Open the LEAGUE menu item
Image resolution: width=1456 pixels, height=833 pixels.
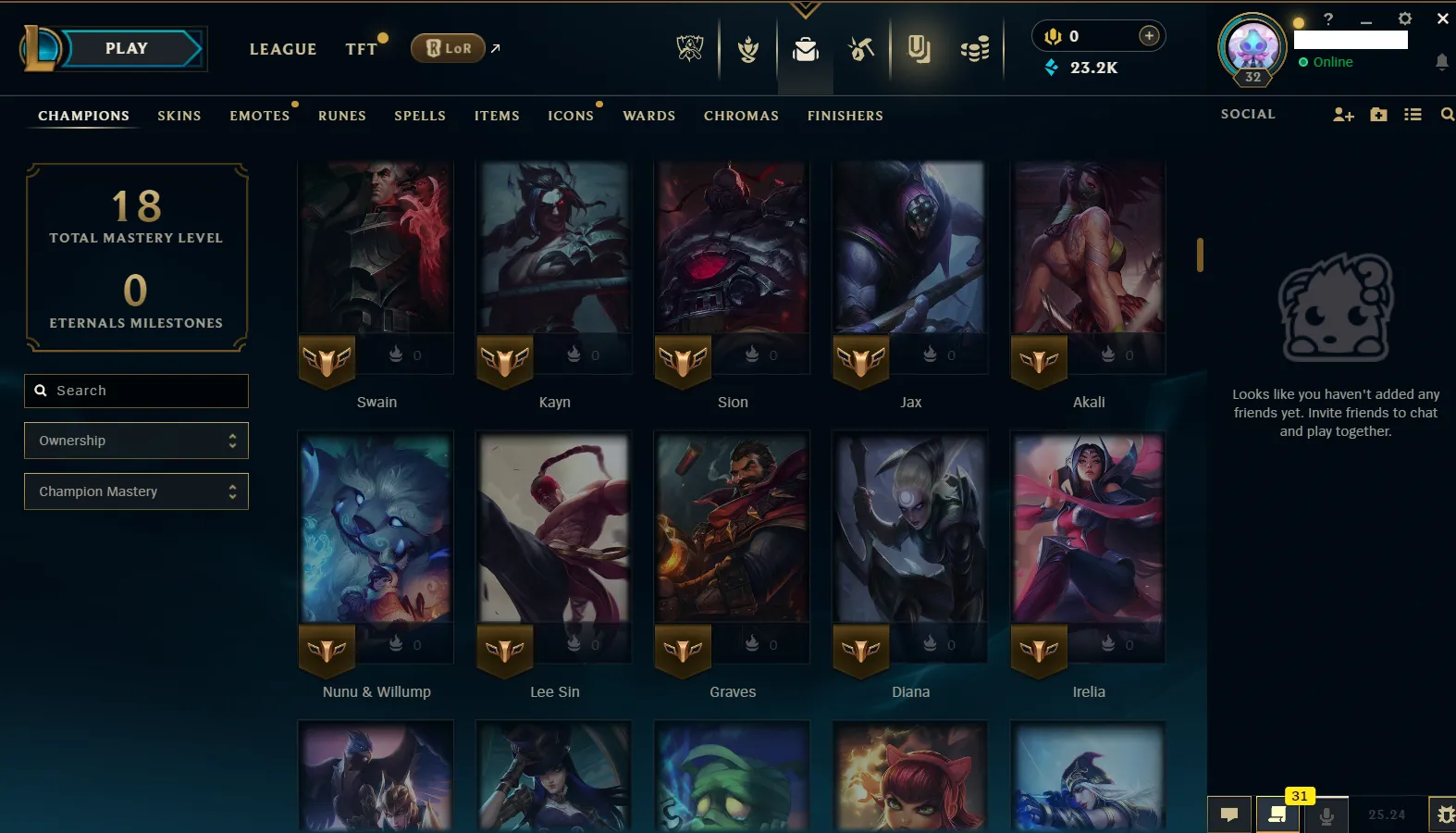(x=283, y=49)
